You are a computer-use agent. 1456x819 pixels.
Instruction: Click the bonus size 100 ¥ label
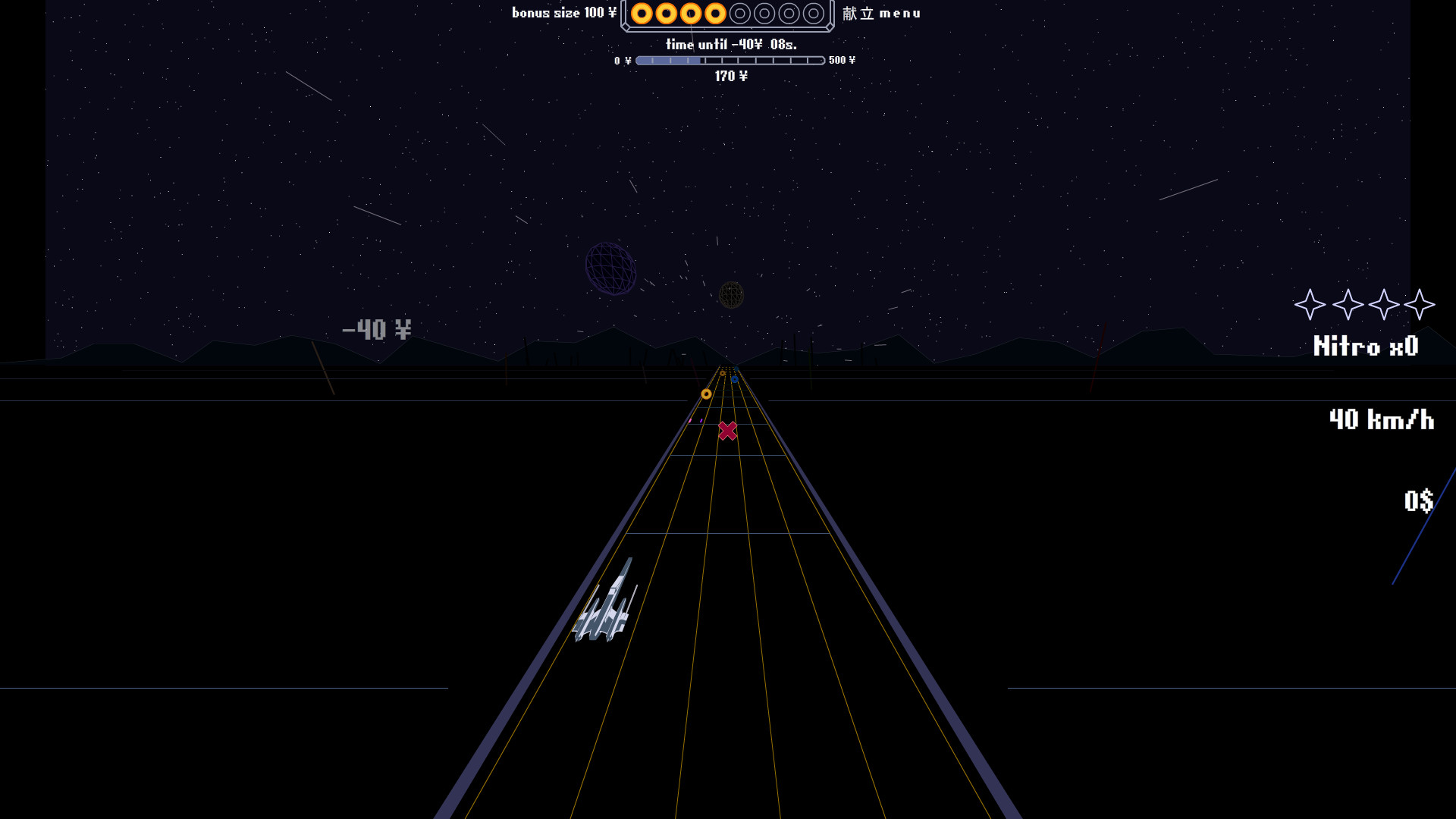click(564, 13)
